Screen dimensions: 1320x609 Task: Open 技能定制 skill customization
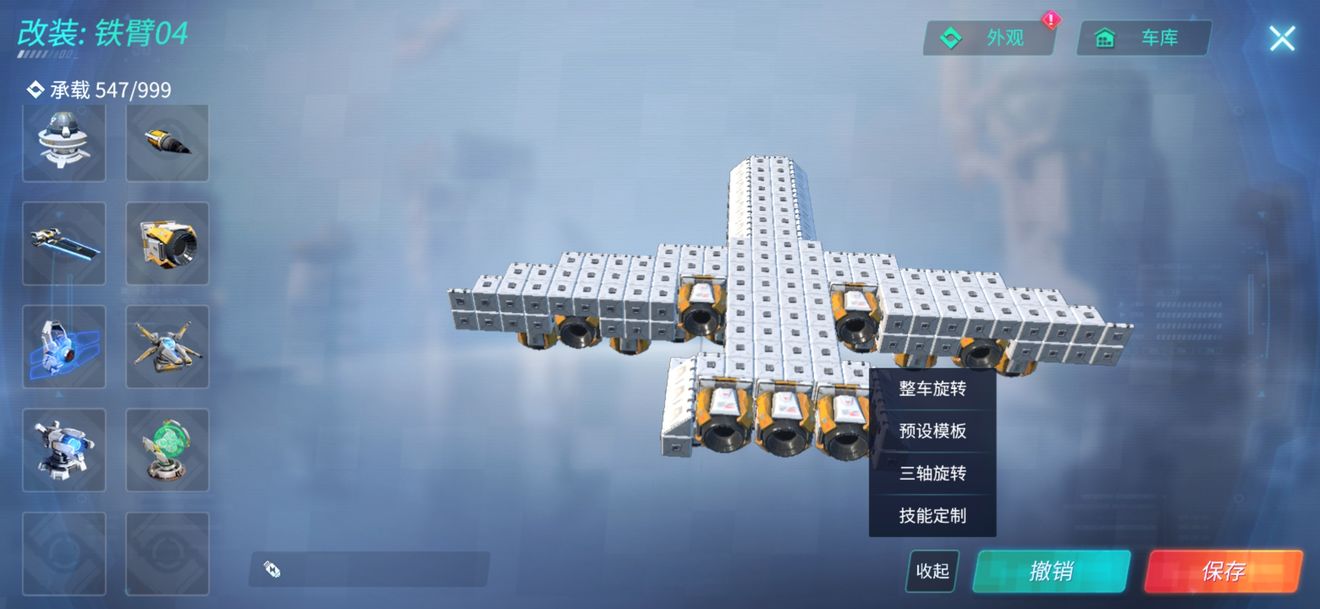coord(932,516)
